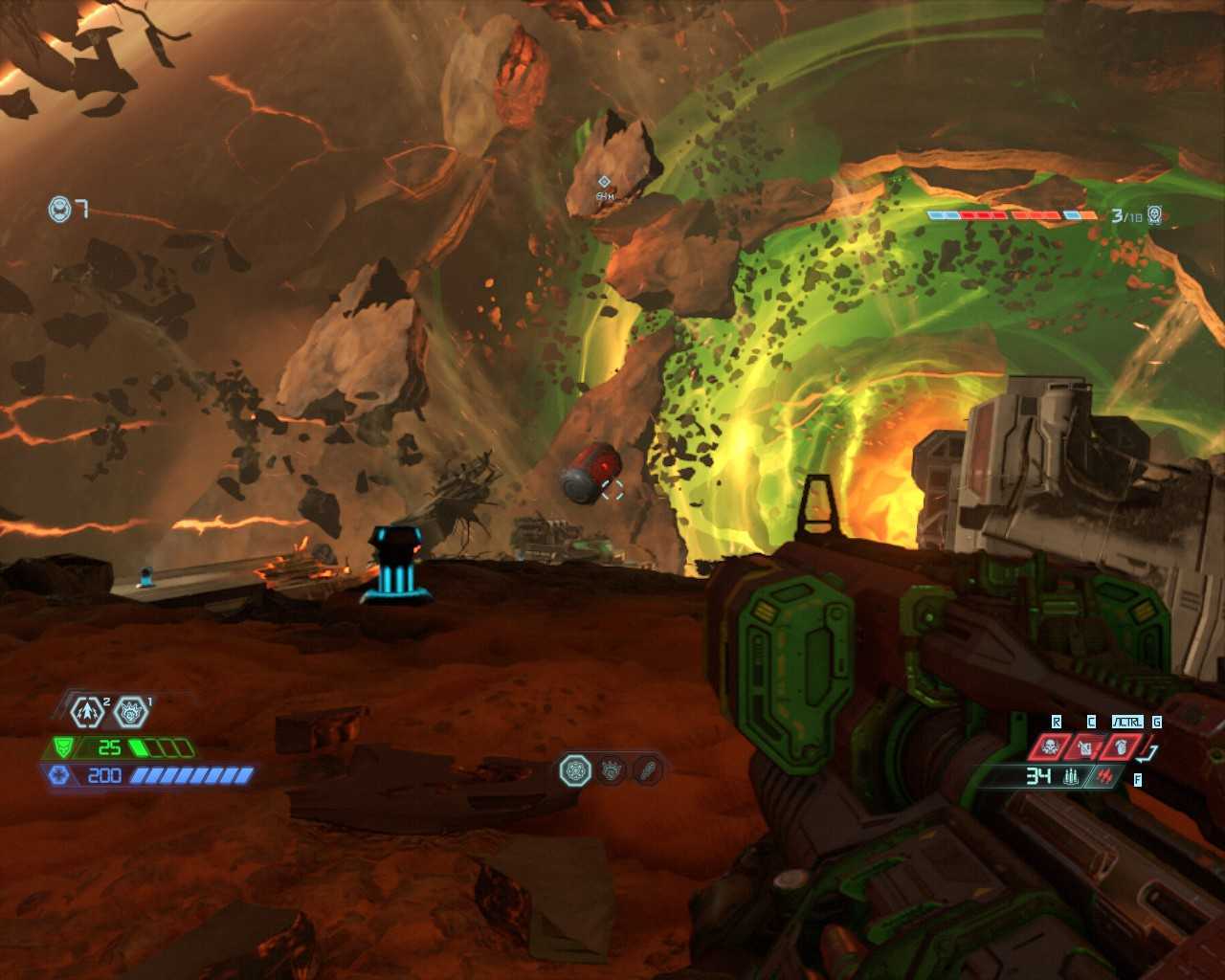Screen dimensions: 1225x980
Task: Click the extra lives helmet icon
Action: coord(60,209)
